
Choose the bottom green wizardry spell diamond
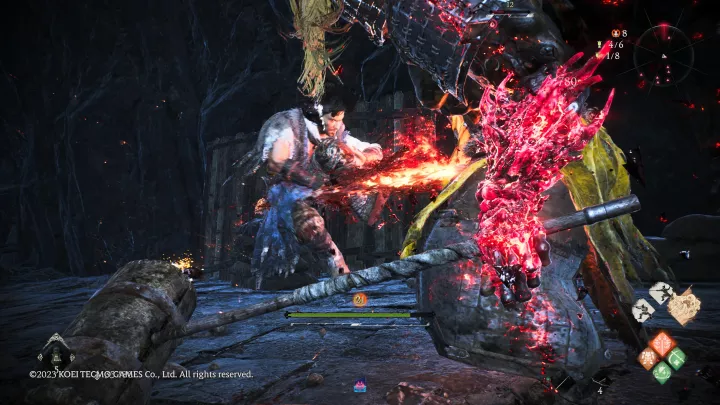click(662, 372)
